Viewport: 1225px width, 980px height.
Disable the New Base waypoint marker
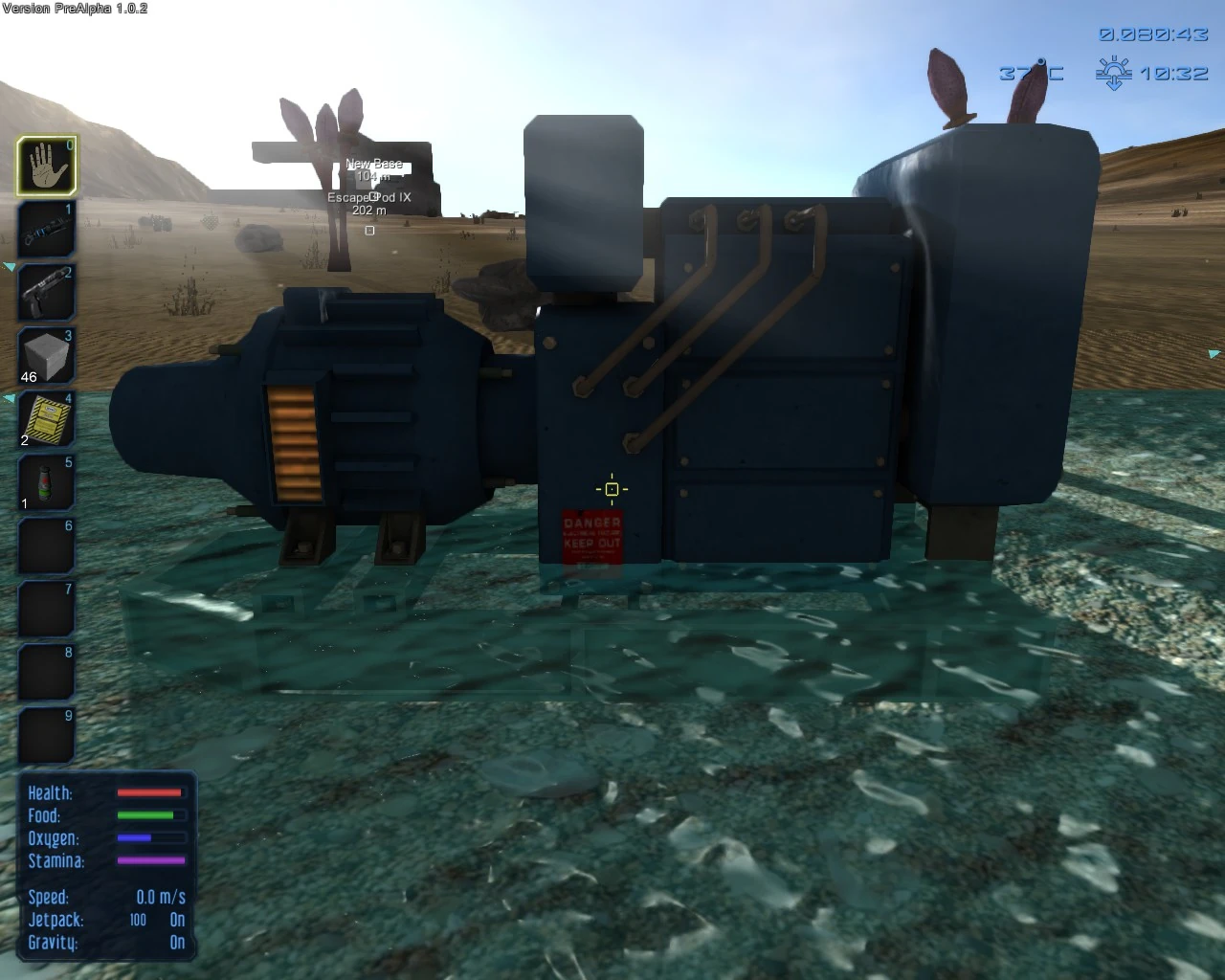[x=376, y=164]
